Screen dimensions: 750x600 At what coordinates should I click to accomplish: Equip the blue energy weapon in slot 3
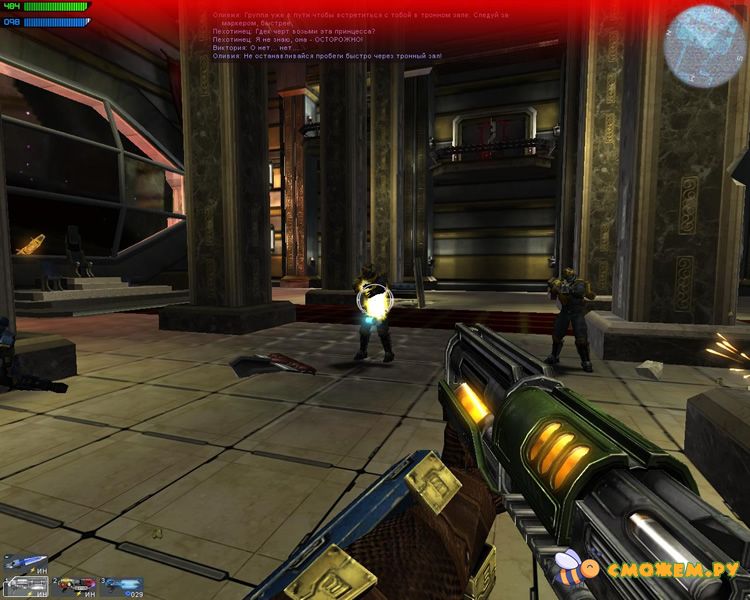[x=121, y=585]
